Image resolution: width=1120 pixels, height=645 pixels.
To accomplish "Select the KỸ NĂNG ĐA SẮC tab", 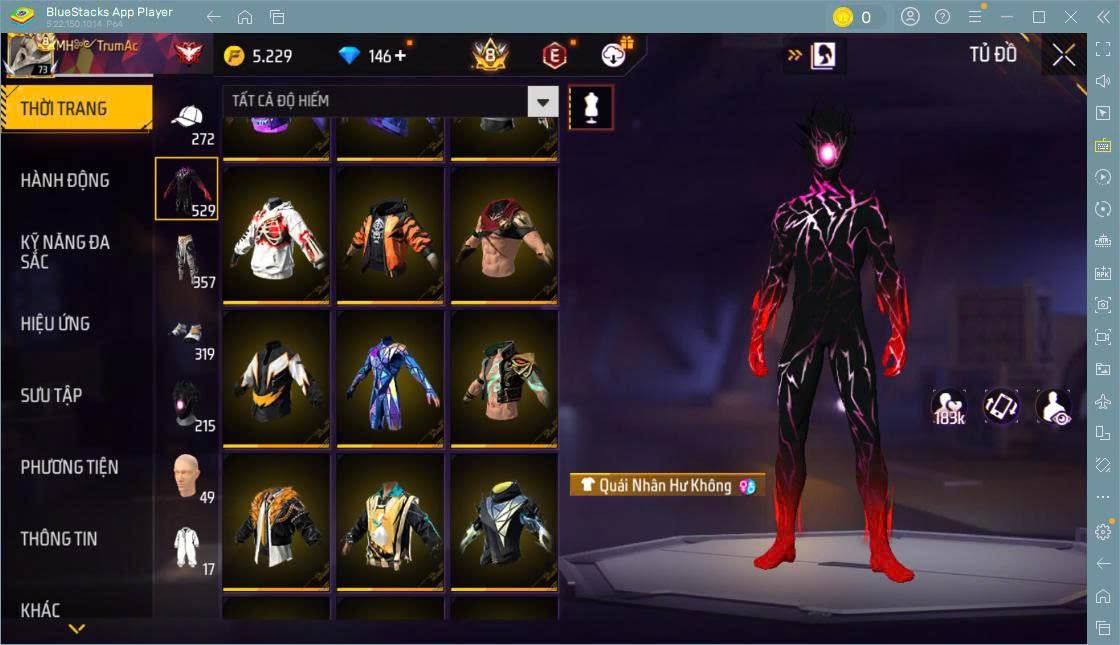I will [x=66, y=252].
